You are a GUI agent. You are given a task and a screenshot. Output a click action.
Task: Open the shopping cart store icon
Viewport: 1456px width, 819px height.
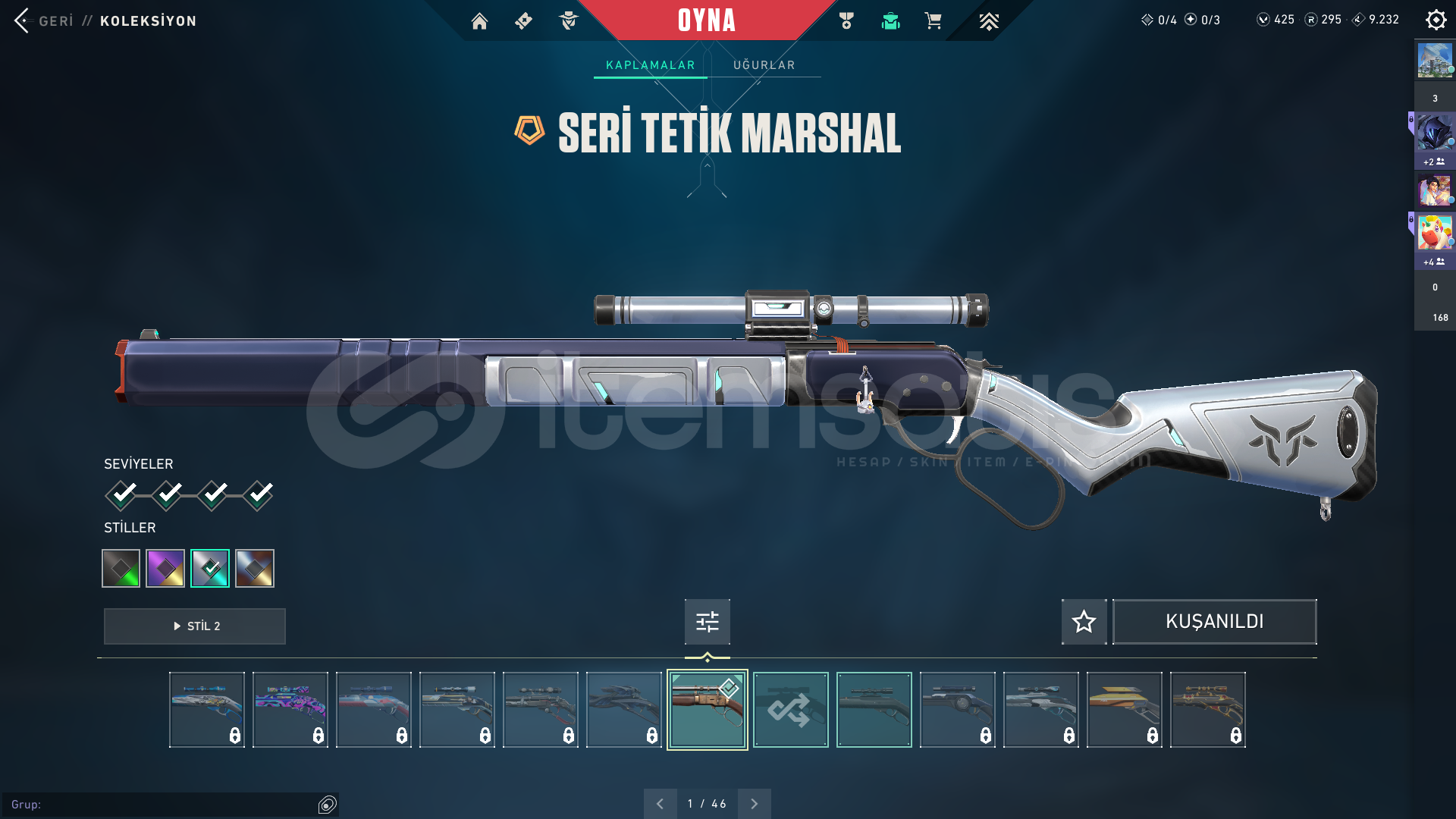click(933, 21)
